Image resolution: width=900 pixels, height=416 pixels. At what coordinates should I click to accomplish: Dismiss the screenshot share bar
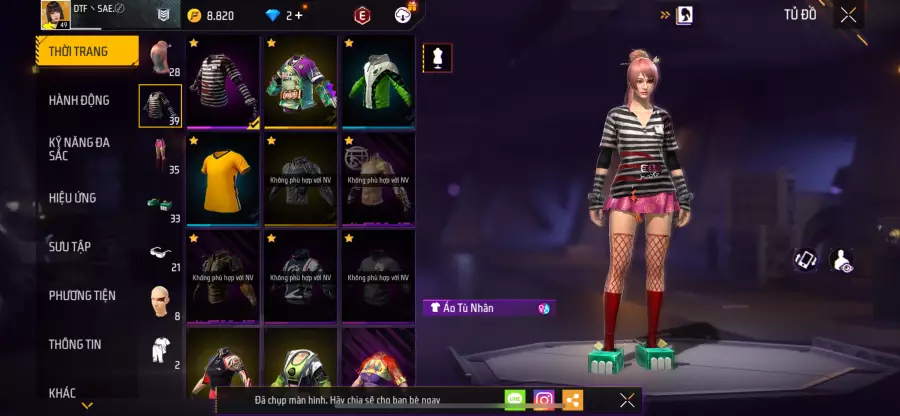627,400
